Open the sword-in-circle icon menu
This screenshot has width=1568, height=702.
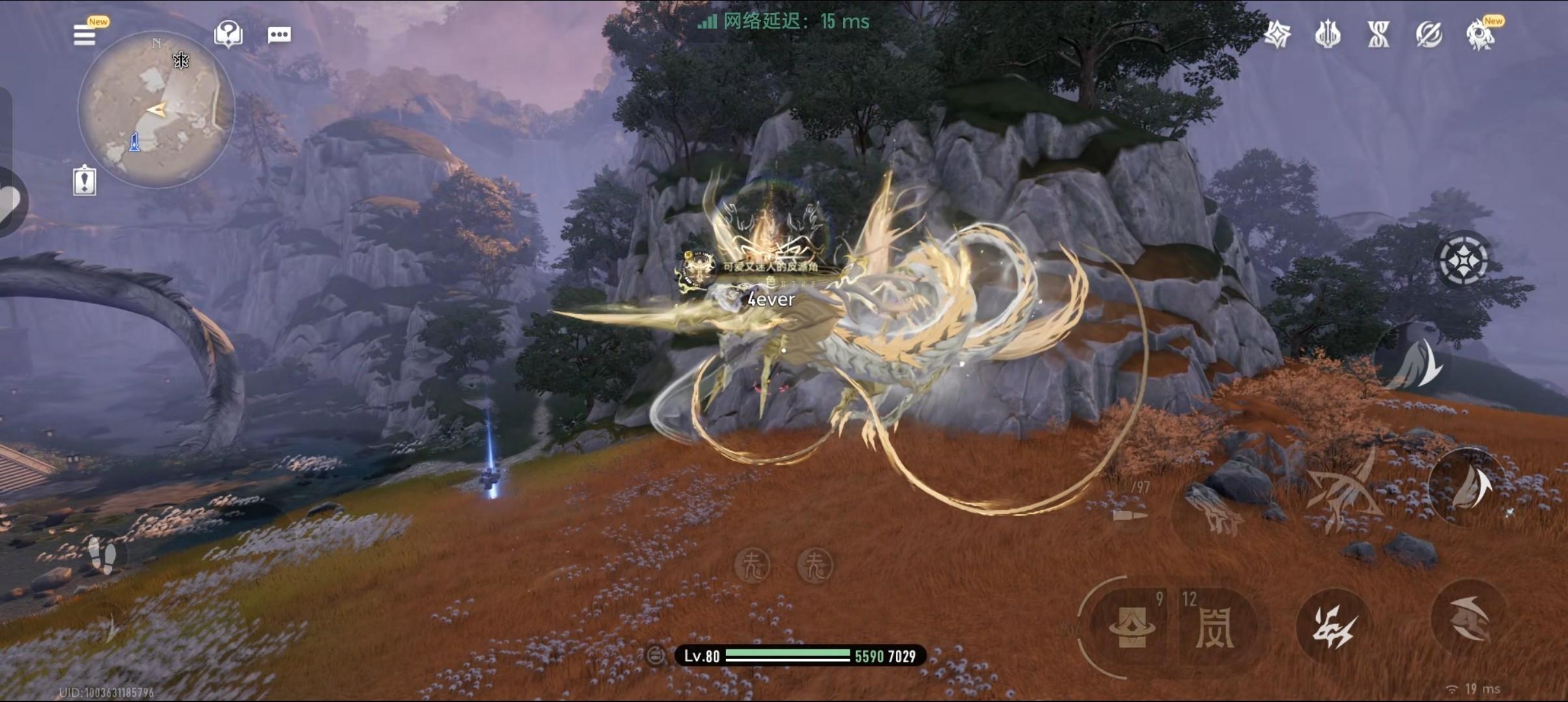[1428, 34]
